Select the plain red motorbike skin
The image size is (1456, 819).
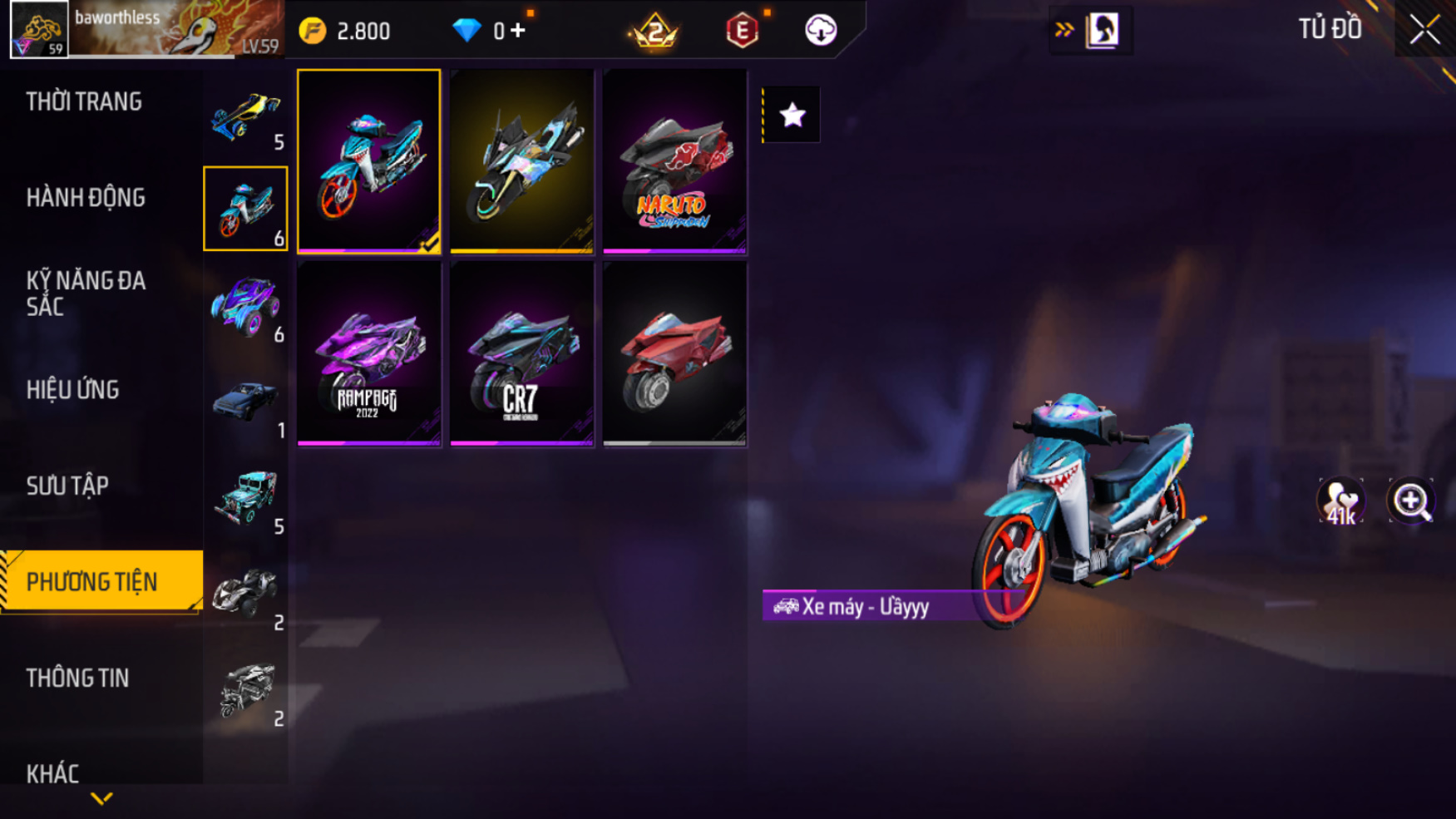[x=674, y=354]
